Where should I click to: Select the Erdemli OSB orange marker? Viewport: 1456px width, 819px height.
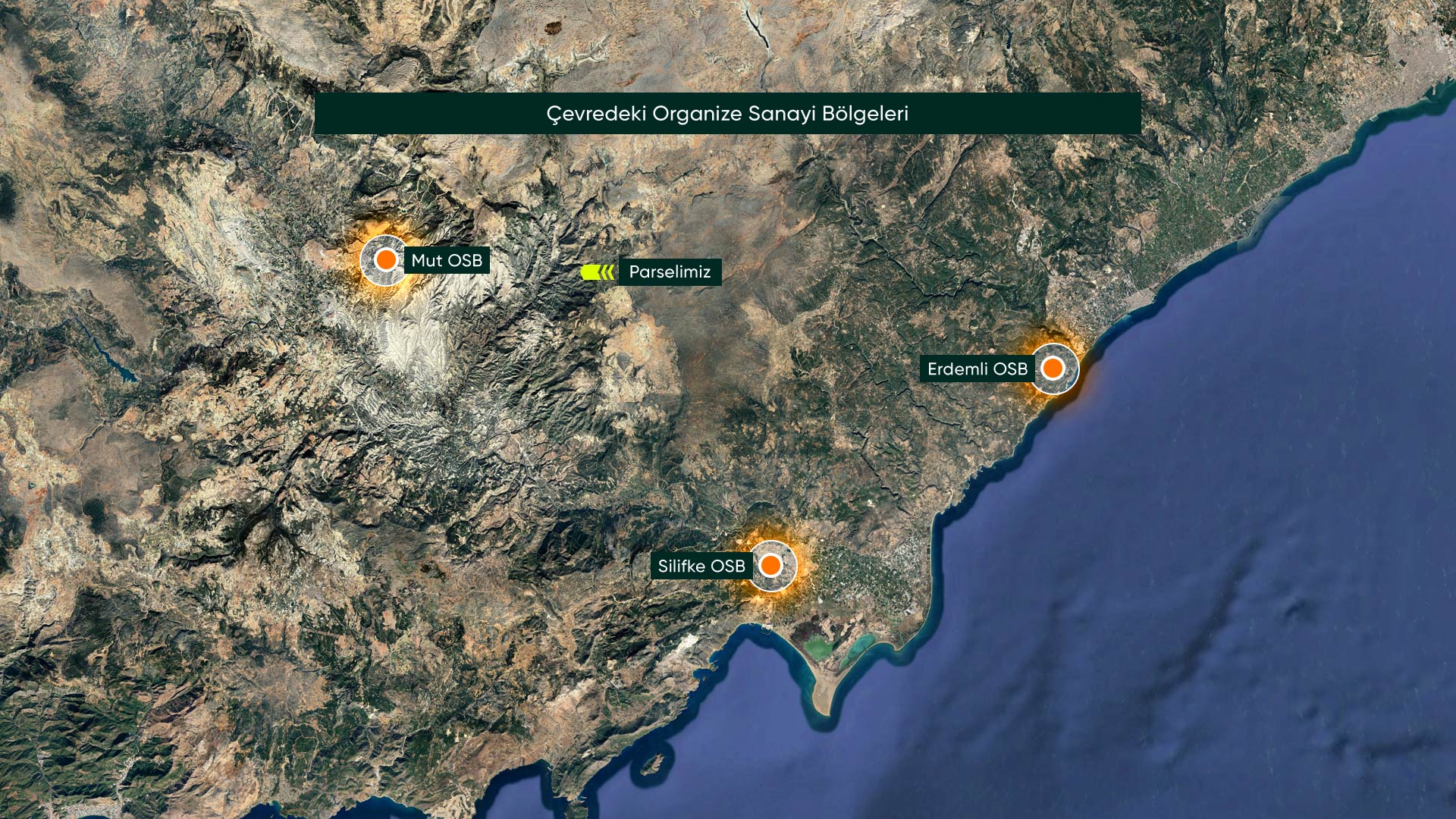click(1053, 369)
